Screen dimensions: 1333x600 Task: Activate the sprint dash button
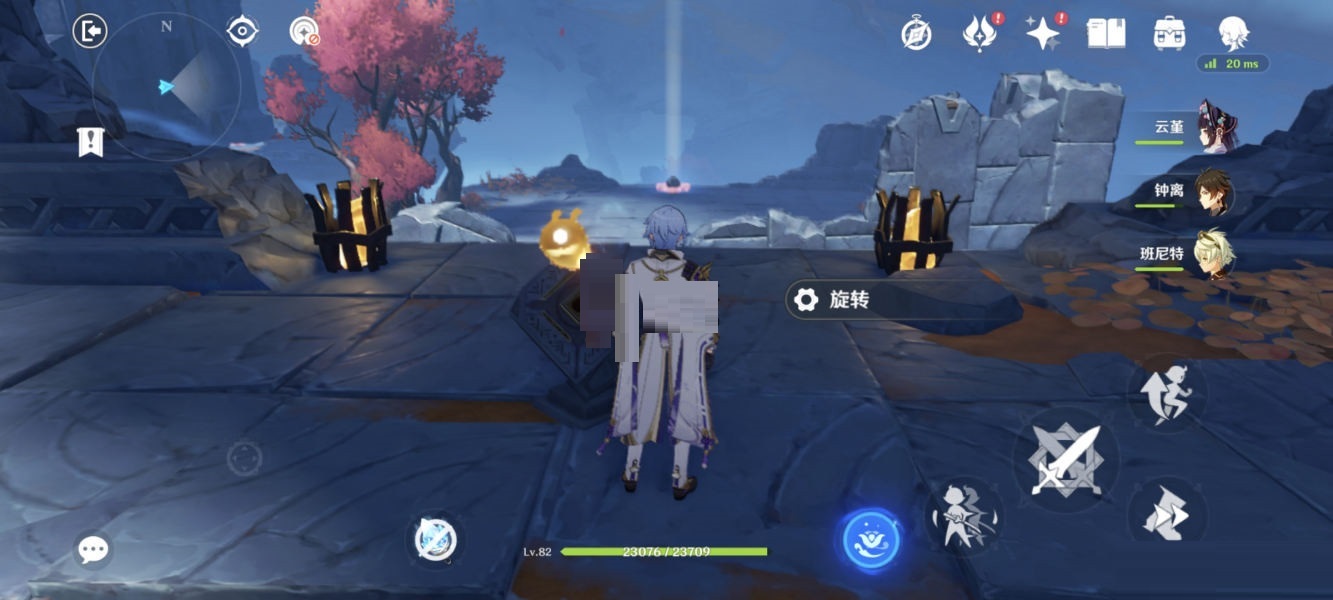coord(1166,516)
